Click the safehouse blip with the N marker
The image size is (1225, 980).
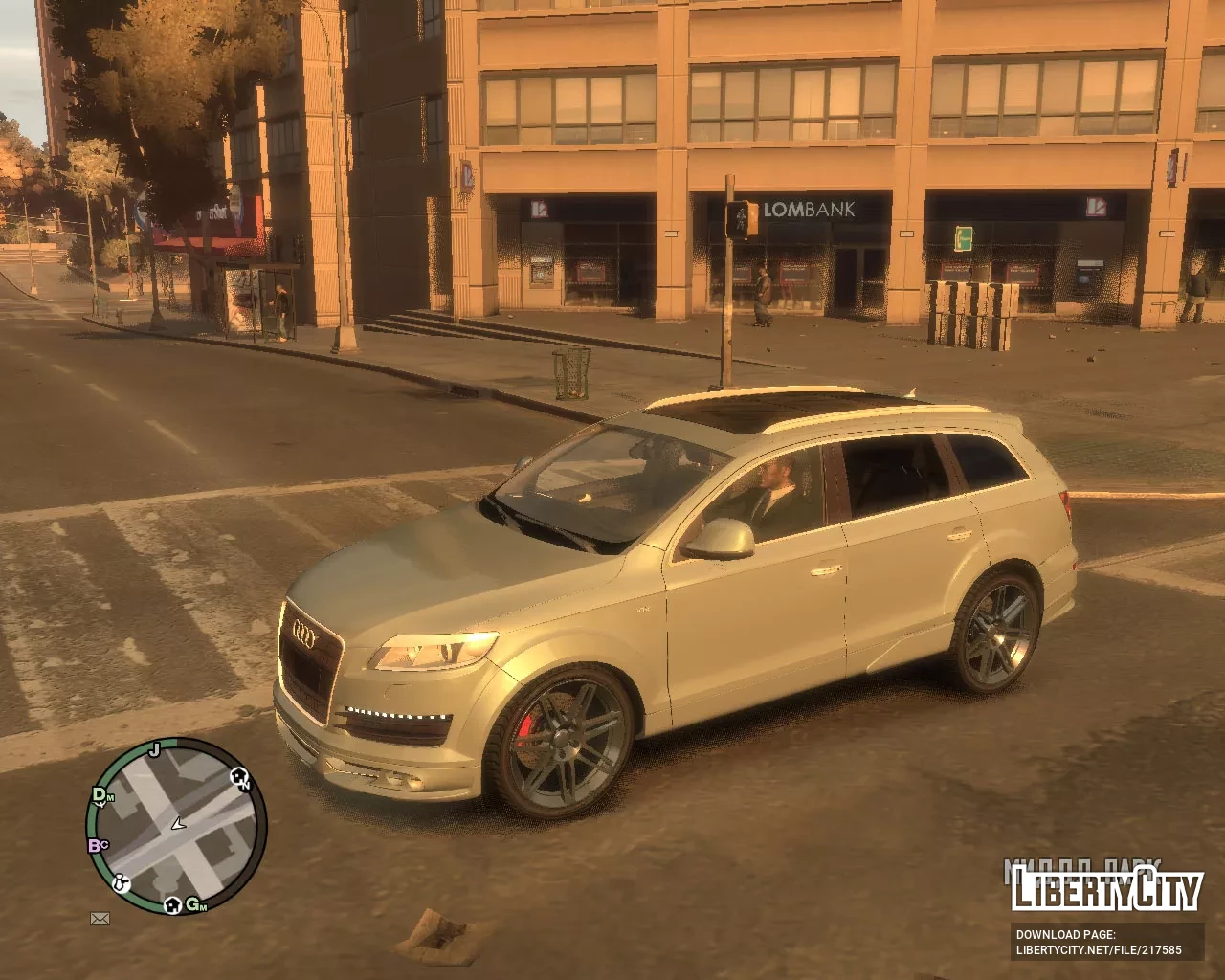click(240, 777)
